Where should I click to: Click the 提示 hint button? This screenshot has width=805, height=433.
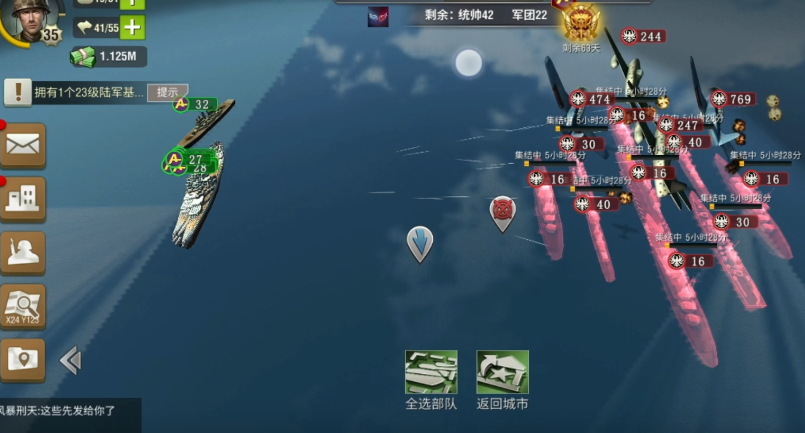tap(167, 92)
